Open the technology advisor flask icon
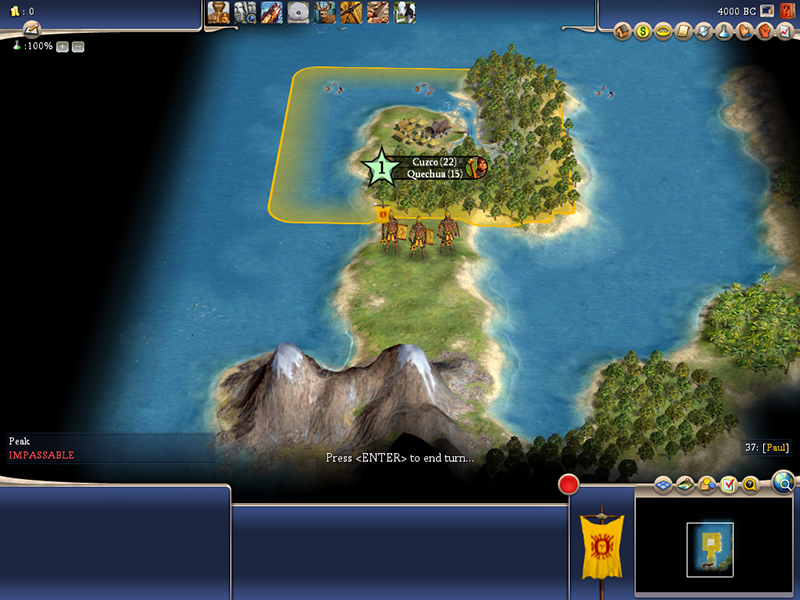Viewport: 800px width, 600px height. coord(724,32)
